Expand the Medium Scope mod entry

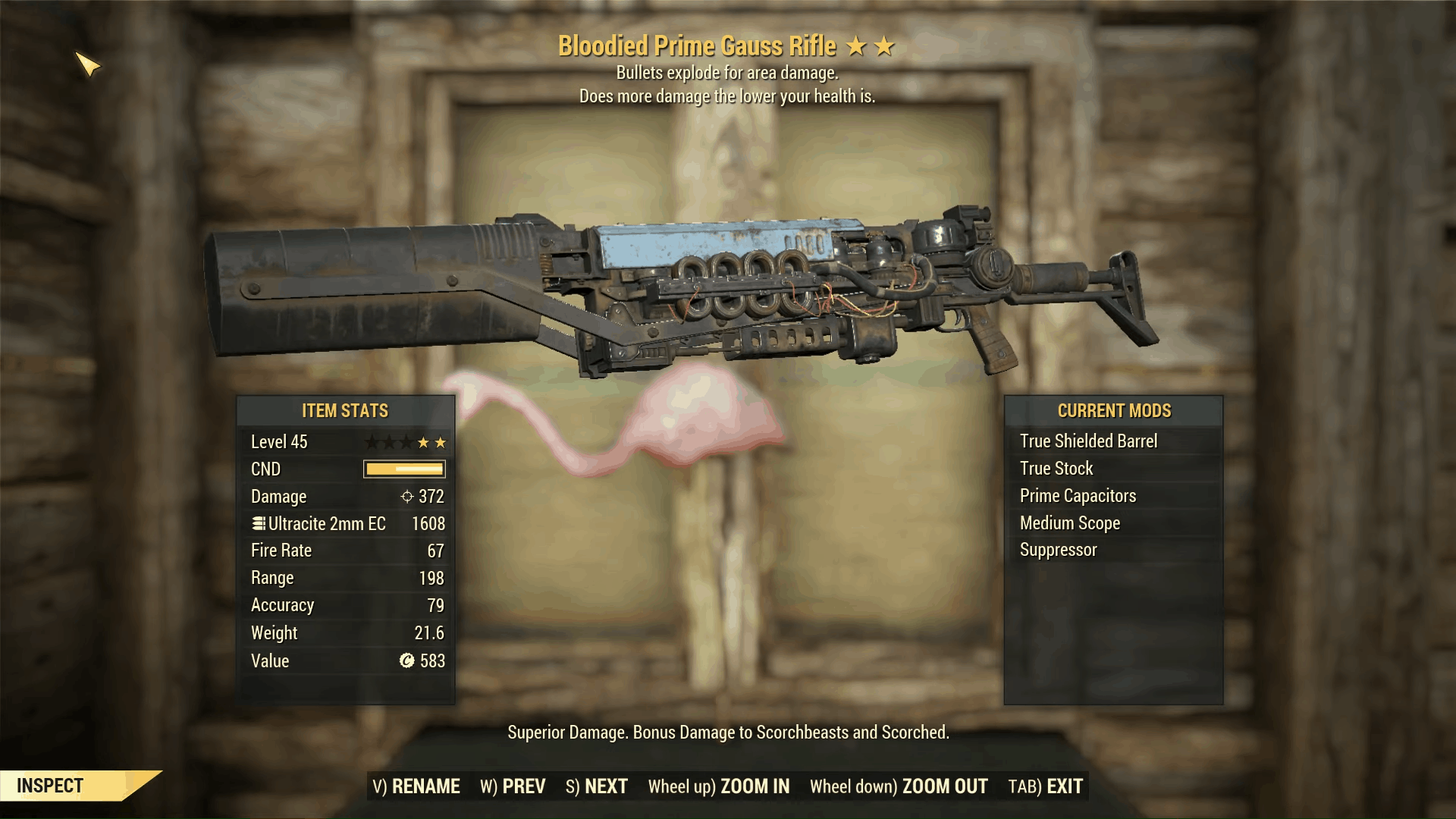point(1071,522)
